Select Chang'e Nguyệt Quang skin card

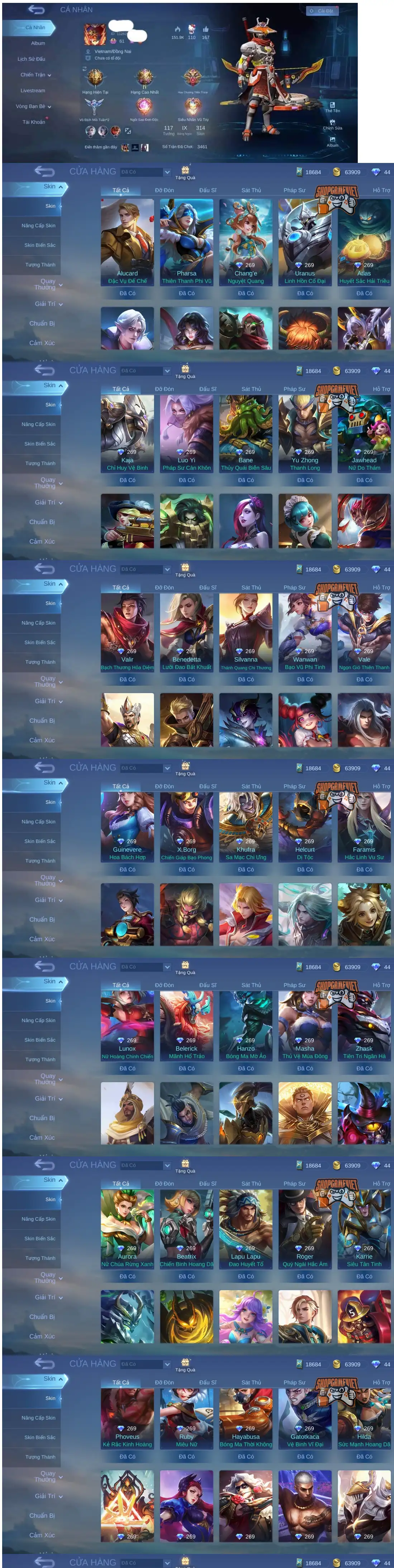246,242
